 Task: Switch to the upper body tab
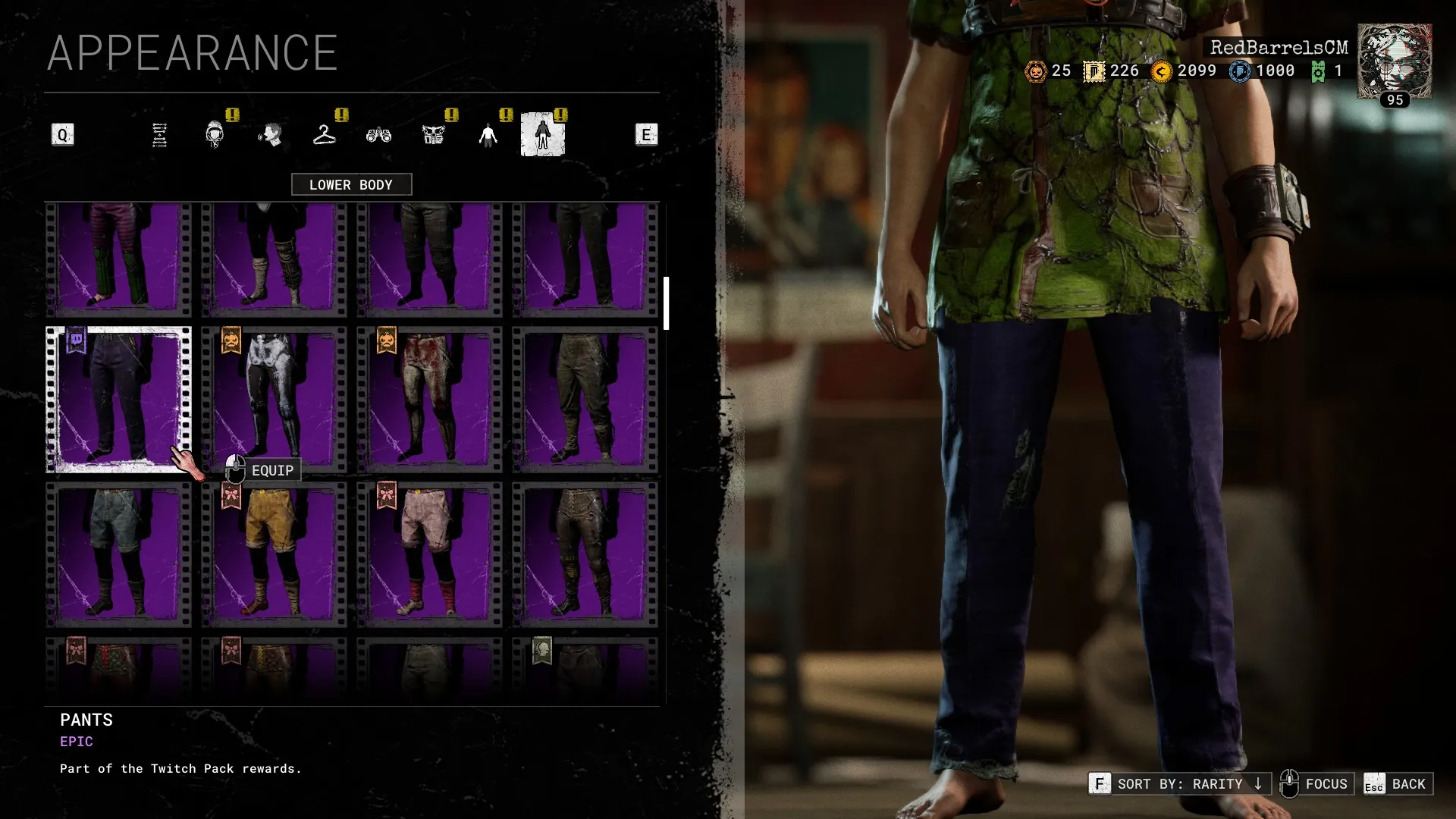[x=488, y=135]
